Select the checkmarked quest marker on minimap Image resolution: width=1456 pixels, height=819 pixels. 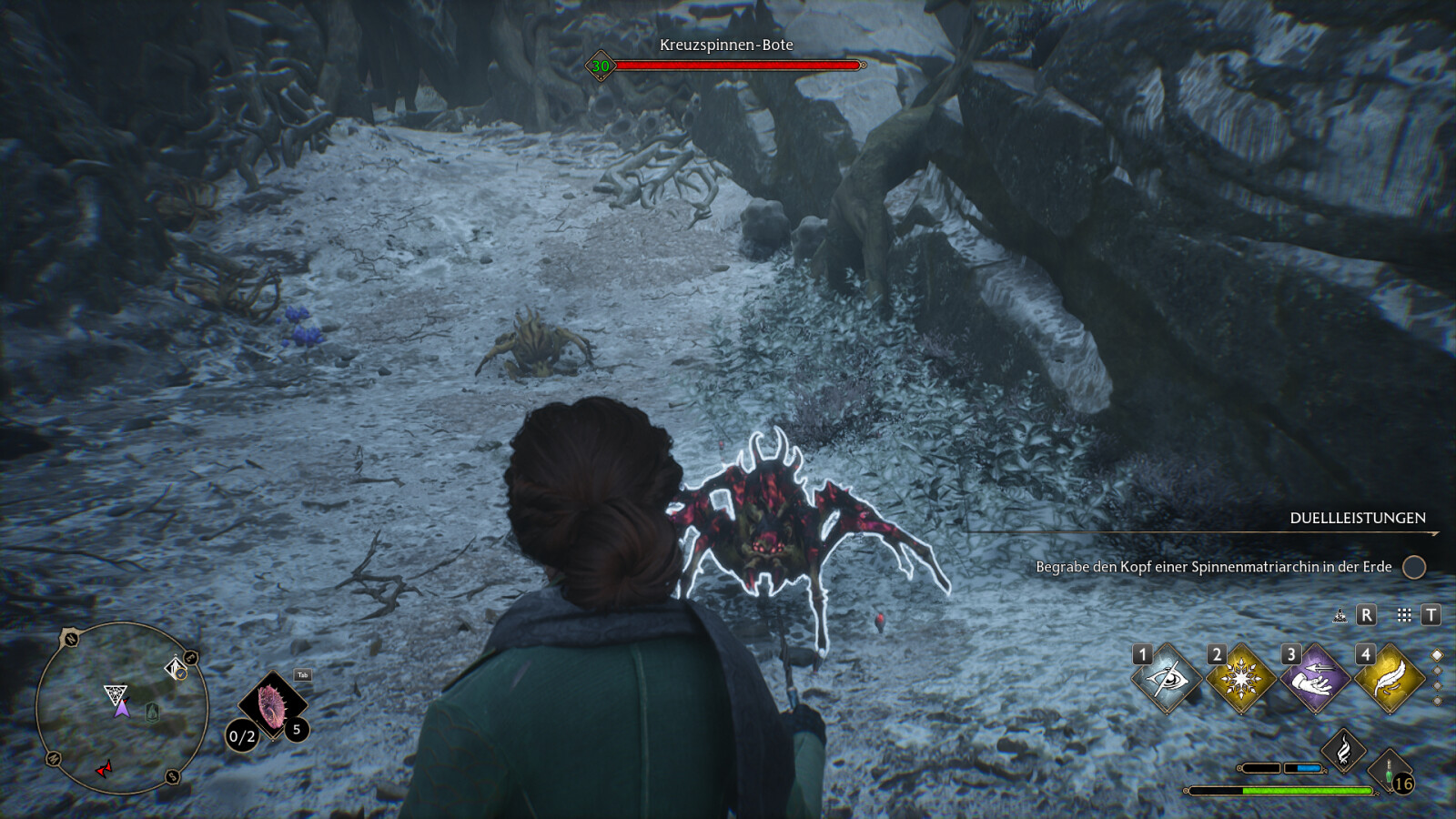[177, 670]
